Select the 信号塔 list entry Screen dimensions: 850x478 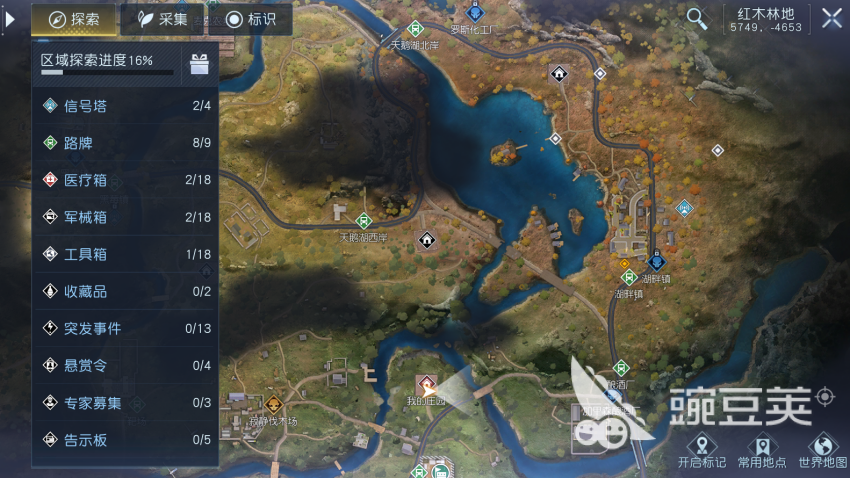(125, 106)
